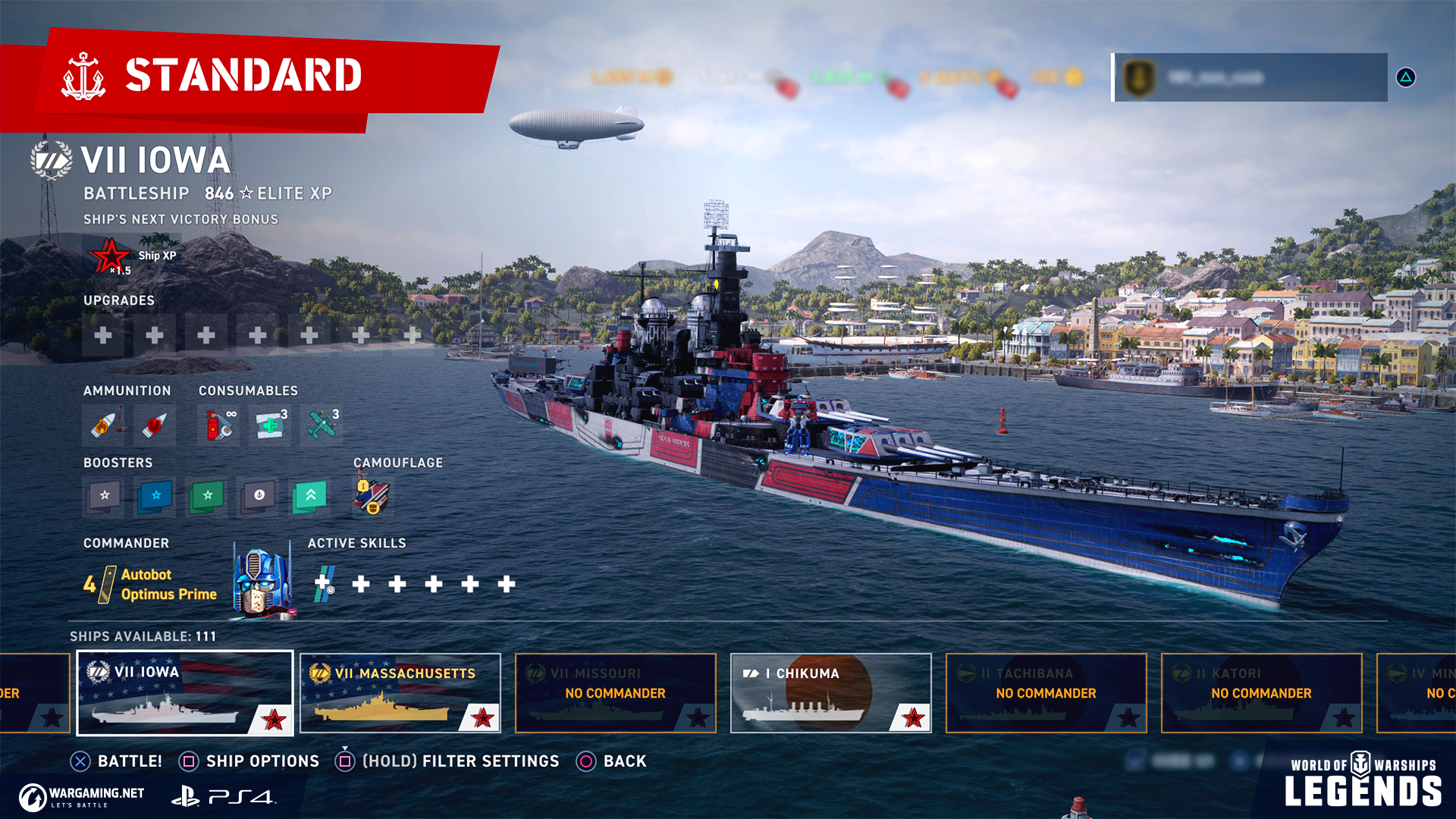The width and height of the screenshot is (1456, 819).
Task: Open the camouflage slot icon
Action: (372, 496)
